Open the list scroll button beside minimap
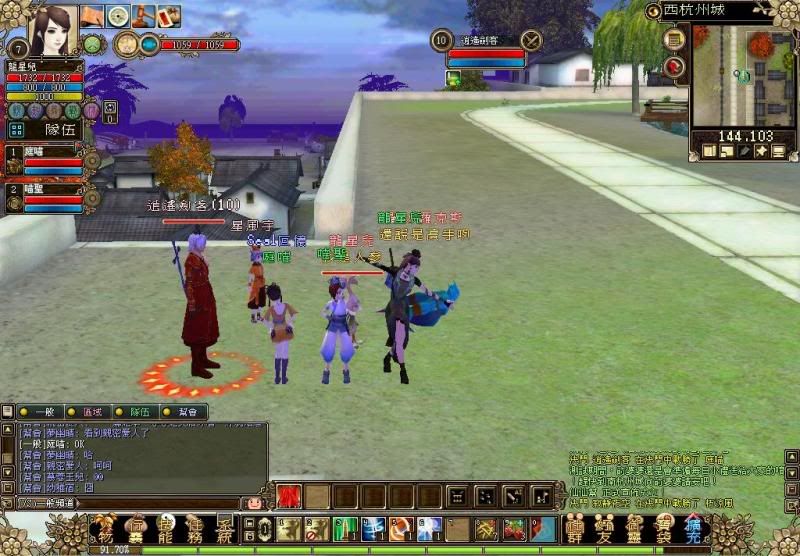This screenshot has width=800, height=556. [x=675, y=40]
